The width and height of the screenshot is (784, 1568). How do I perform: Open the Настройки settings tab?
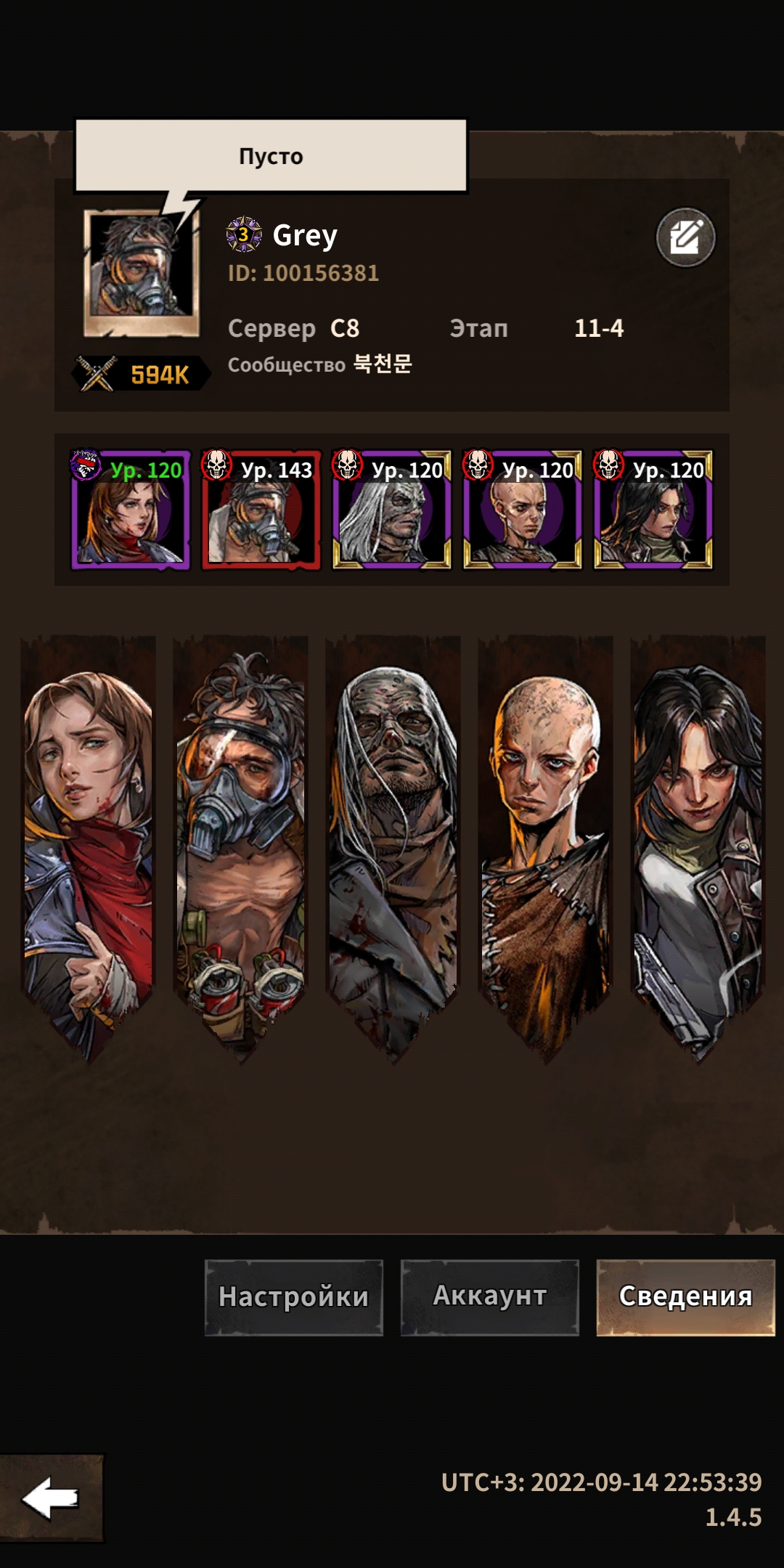coord(293,1297)
